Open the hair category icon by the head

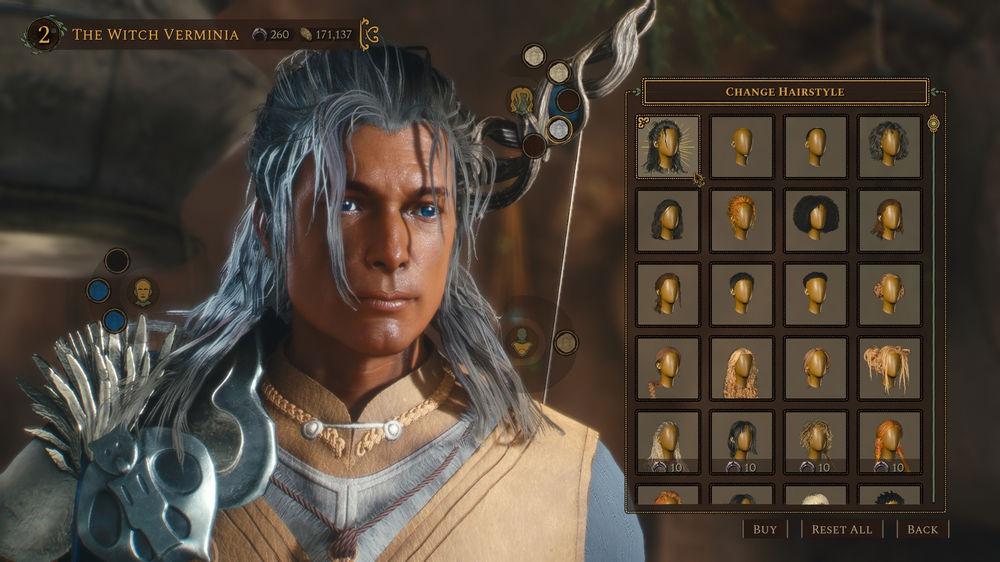pos(521,100)
